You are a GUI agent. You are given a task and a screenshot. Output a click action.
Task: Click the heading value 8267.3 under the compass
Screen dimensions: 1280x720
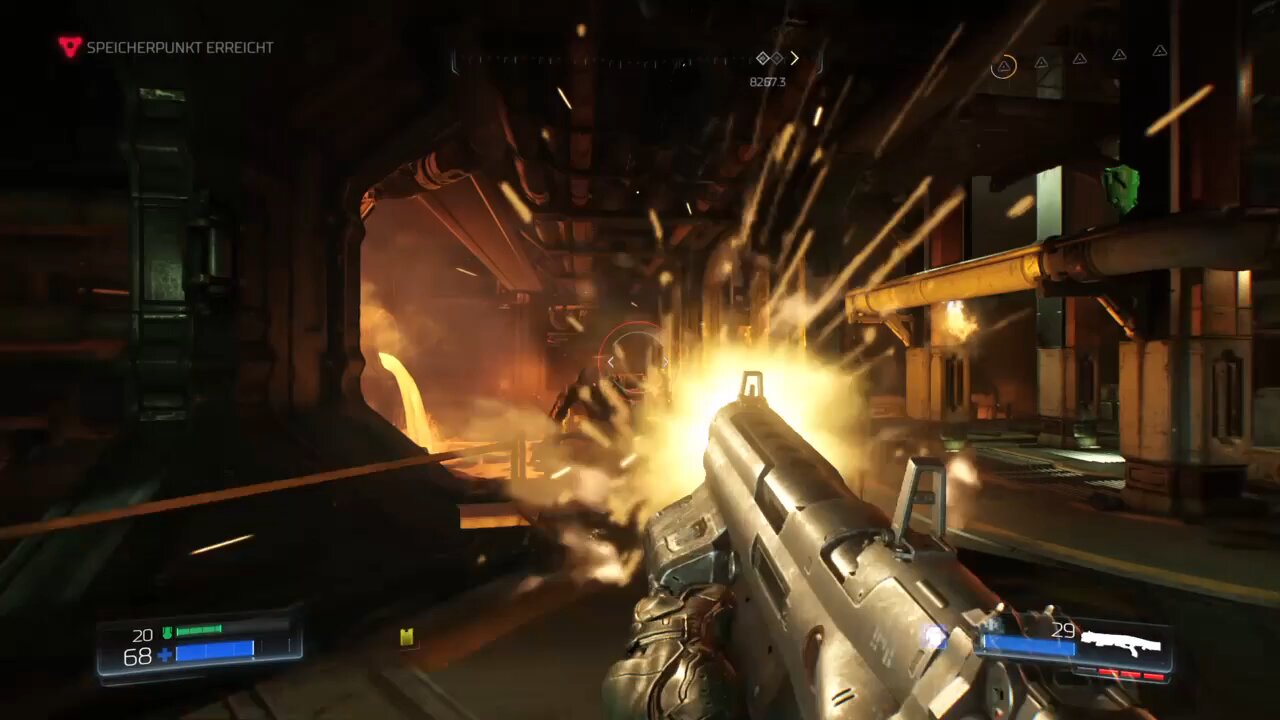point(768,81)
